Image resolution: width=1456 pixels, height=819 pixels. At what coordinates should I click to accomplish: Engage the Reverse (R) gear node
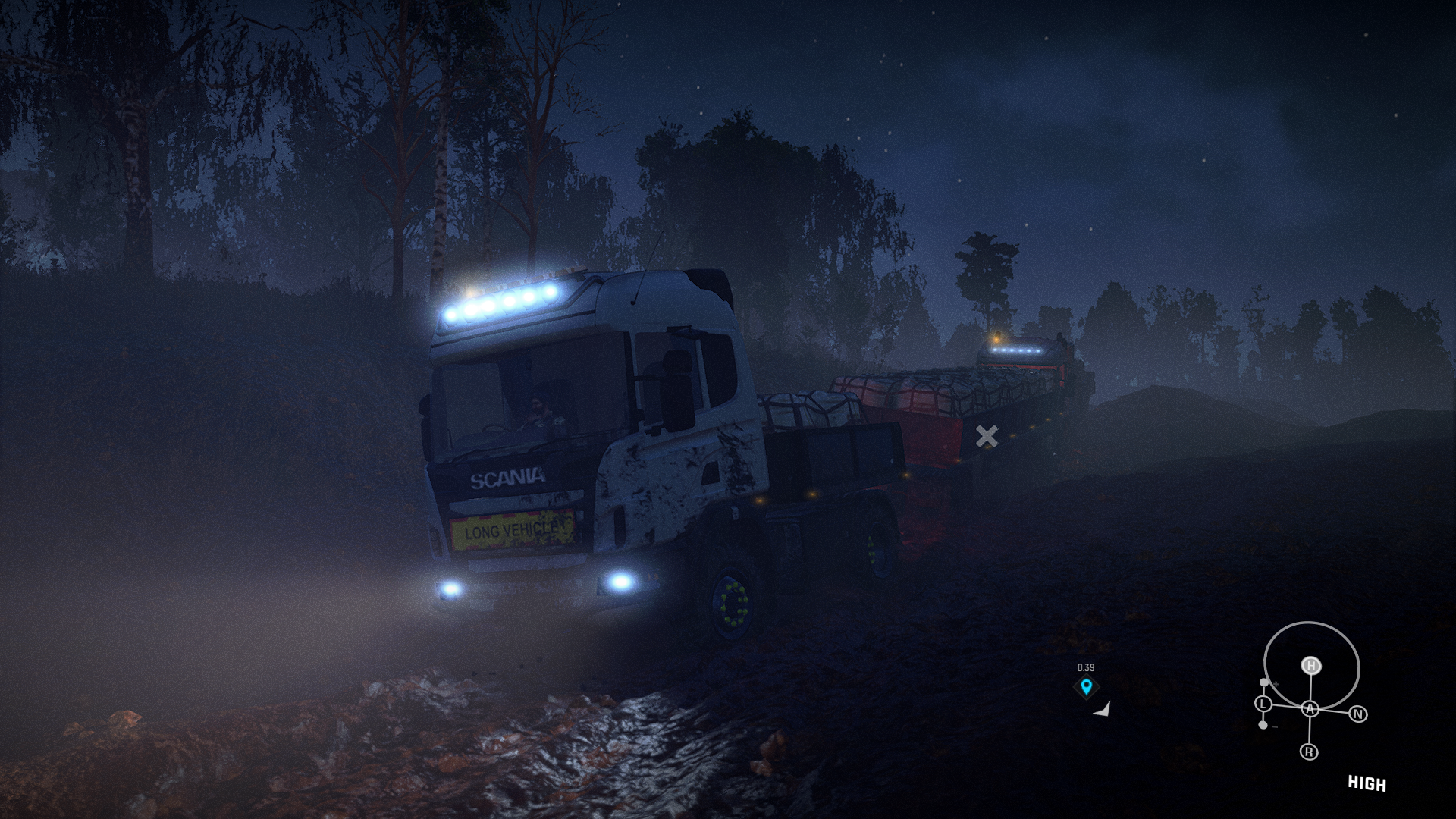click(x=1309, y=752)
